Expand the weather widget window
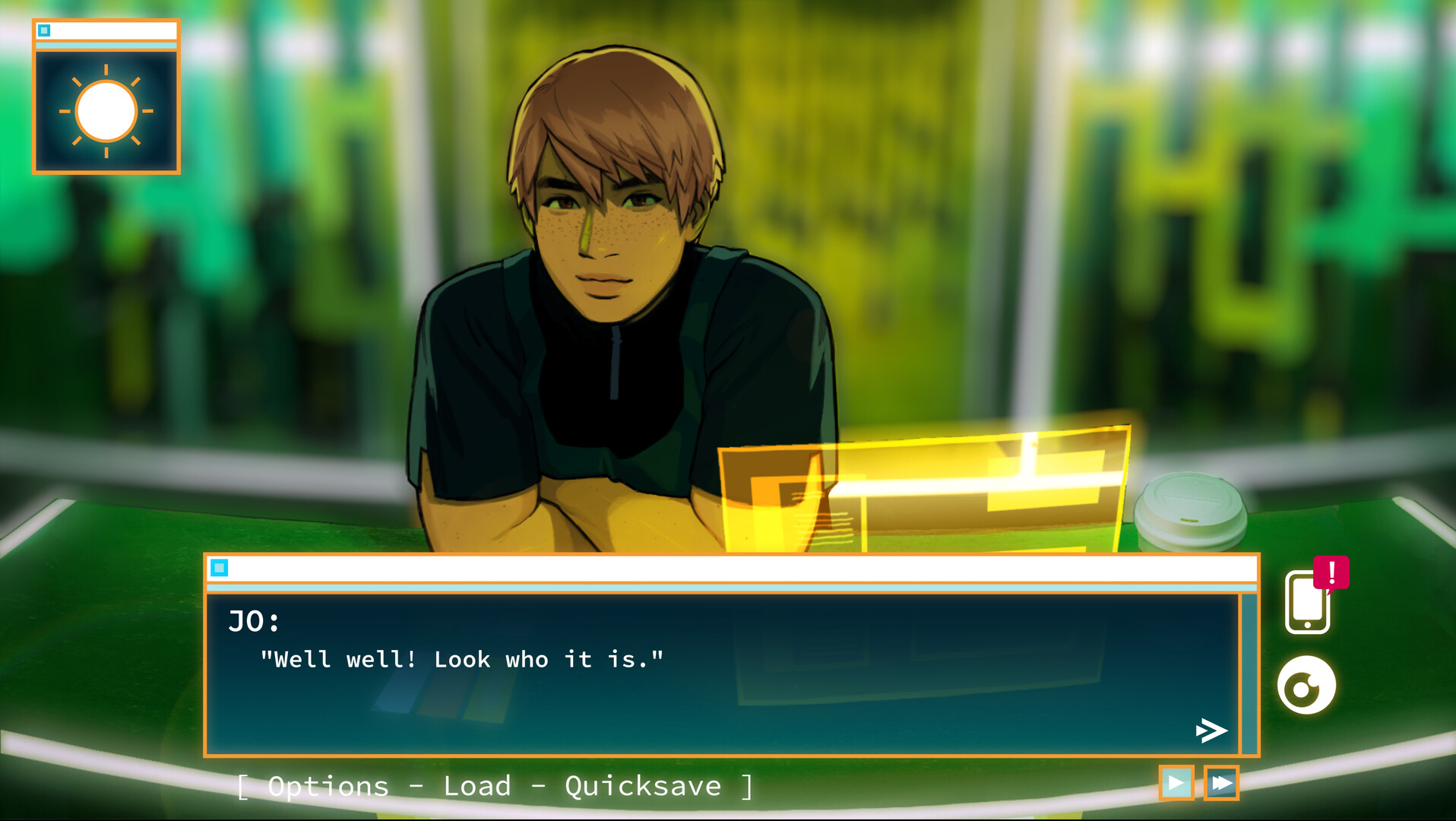Image resolution: width=1456 pixels, height=821 pixels. pyautogui.click(x=106, y=29)
